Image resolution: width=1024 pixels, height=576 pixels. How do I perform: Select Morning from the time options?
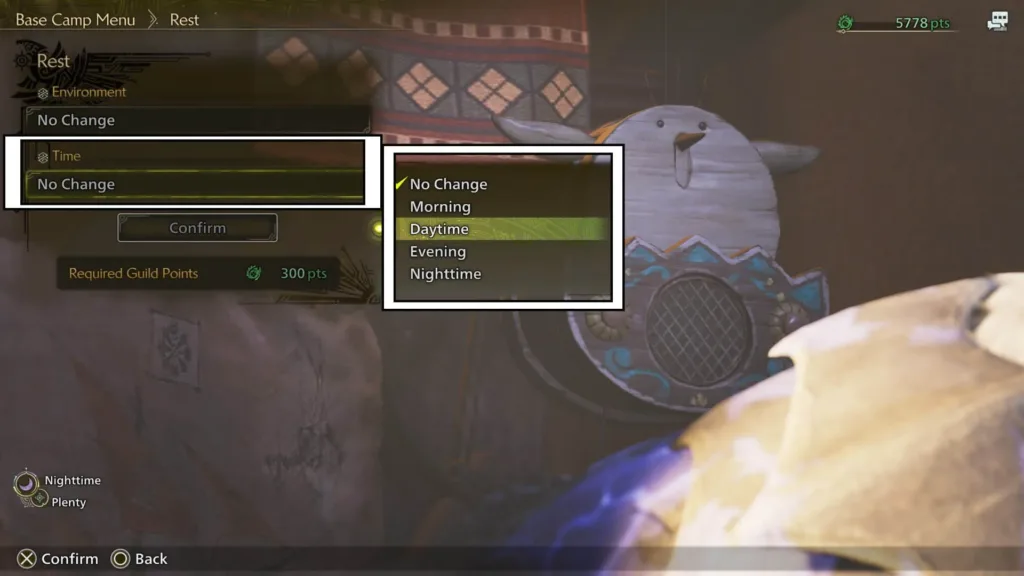(440, 207)
